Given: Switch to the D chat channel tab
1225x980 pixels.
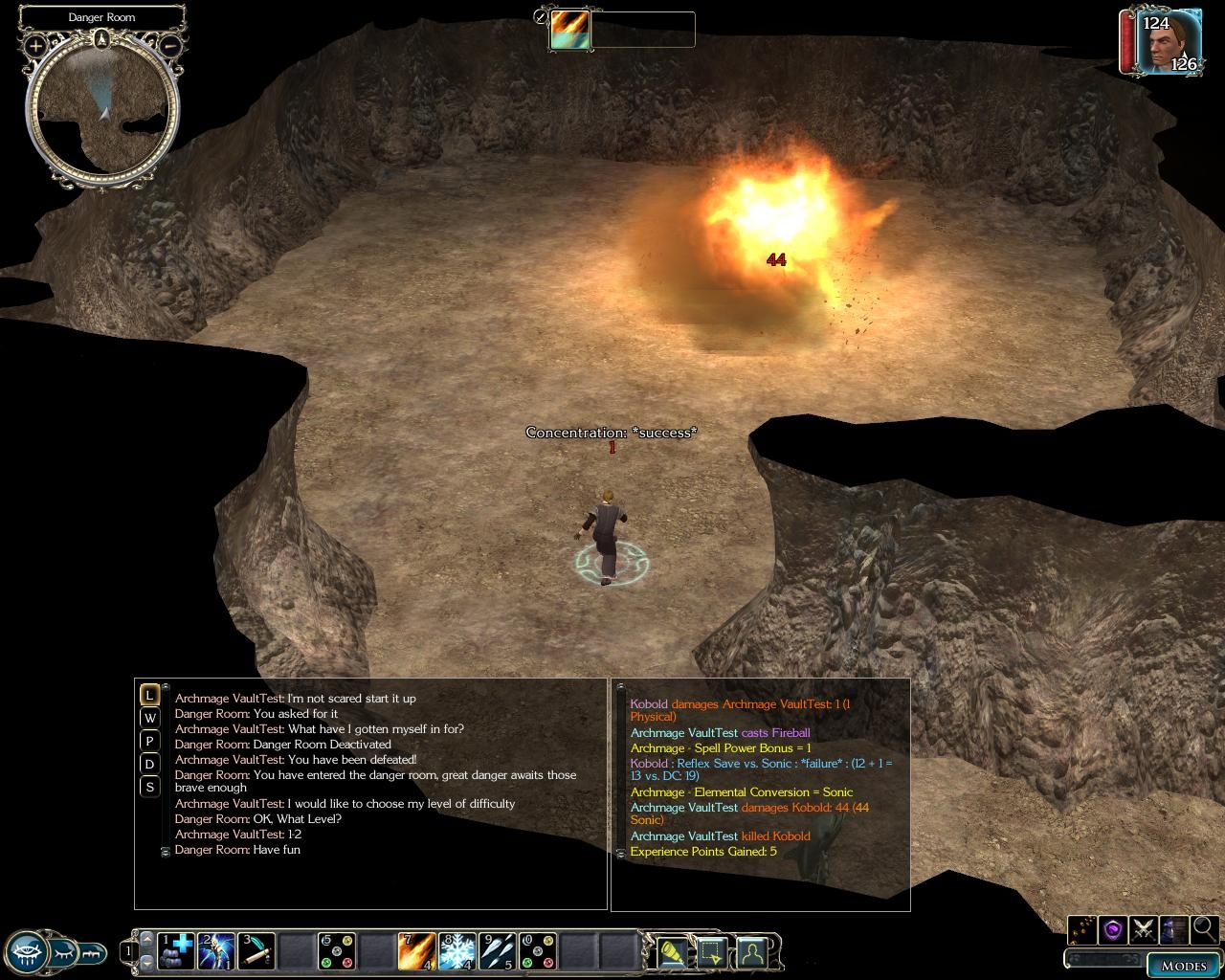Looking at the screenshot, I should [149, 764].
